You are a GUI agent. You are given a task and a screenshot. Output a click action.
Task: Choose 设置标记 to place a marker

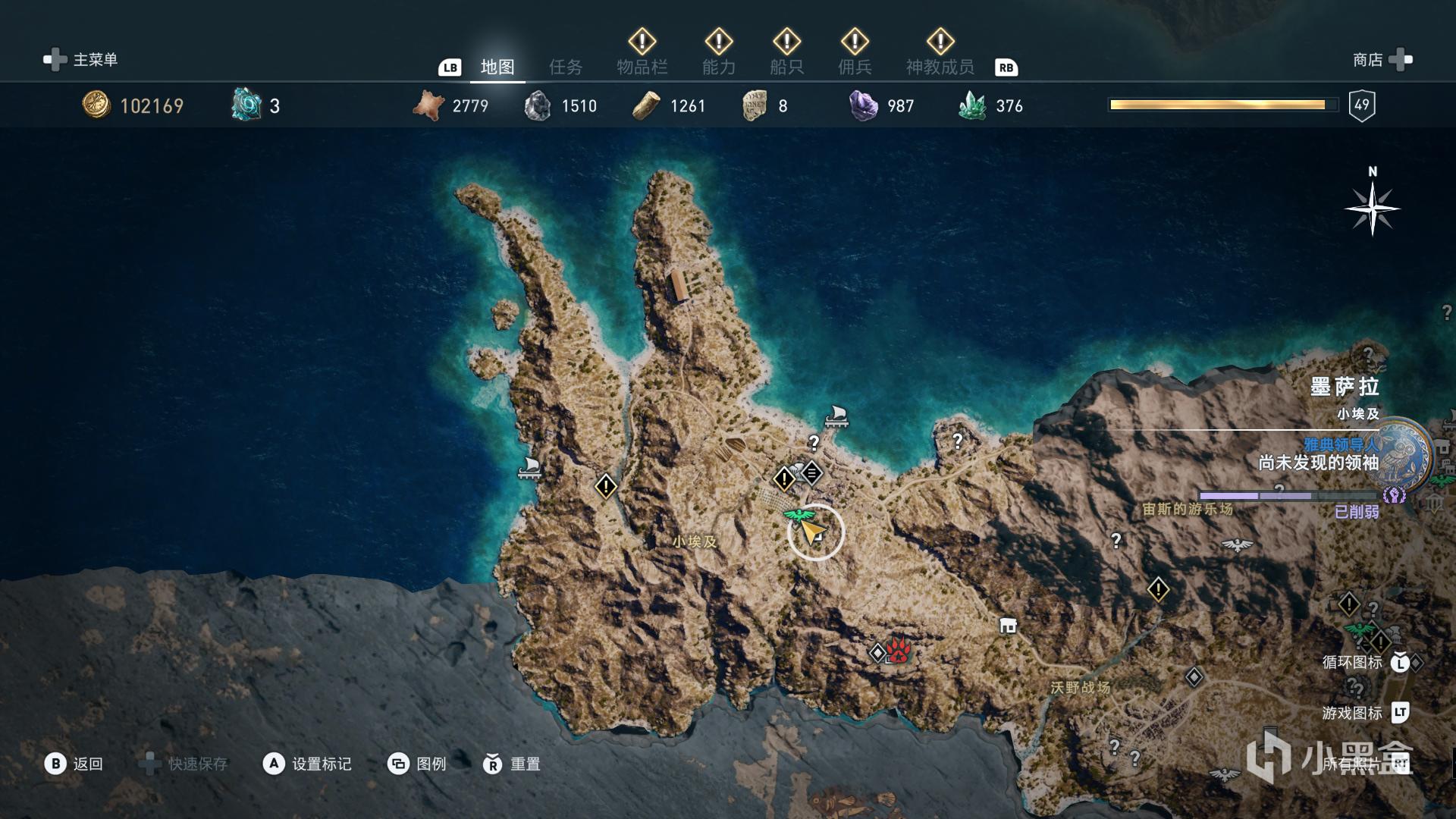307,764
